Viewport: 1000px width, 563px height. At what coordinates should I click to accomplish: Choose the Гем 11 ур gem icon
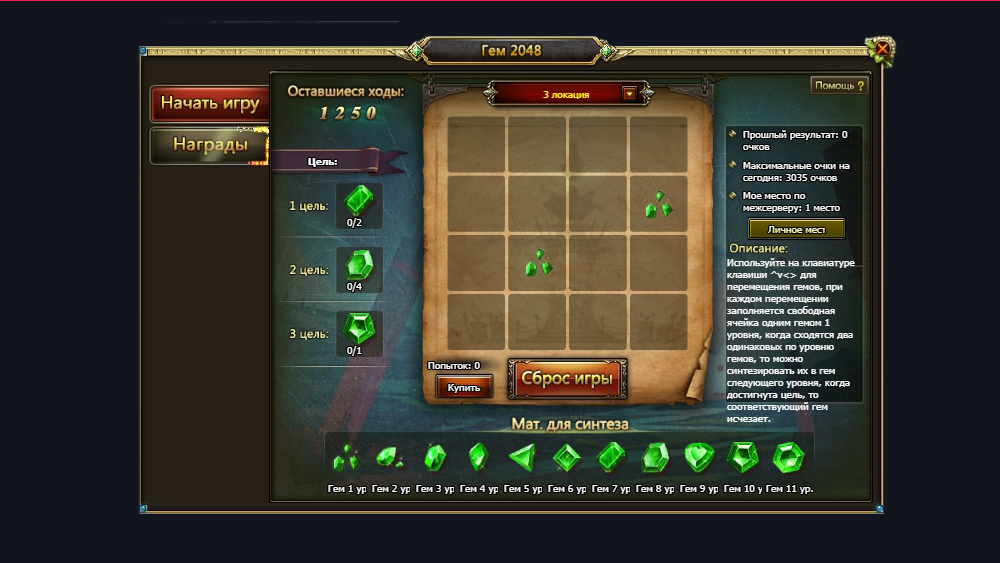787,458
